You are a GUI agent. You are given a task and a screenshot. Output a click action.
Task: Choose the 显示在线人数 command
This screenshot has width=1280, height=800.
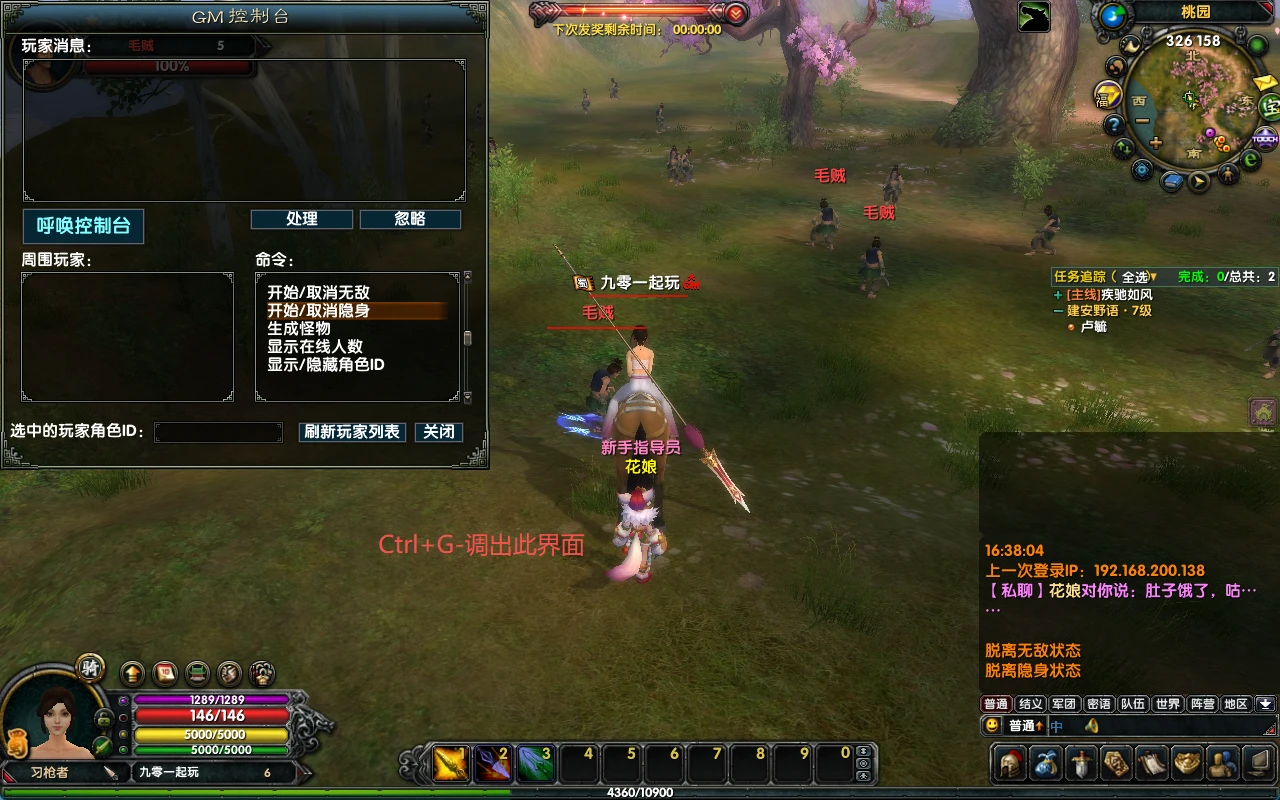(x=314, y=346)
